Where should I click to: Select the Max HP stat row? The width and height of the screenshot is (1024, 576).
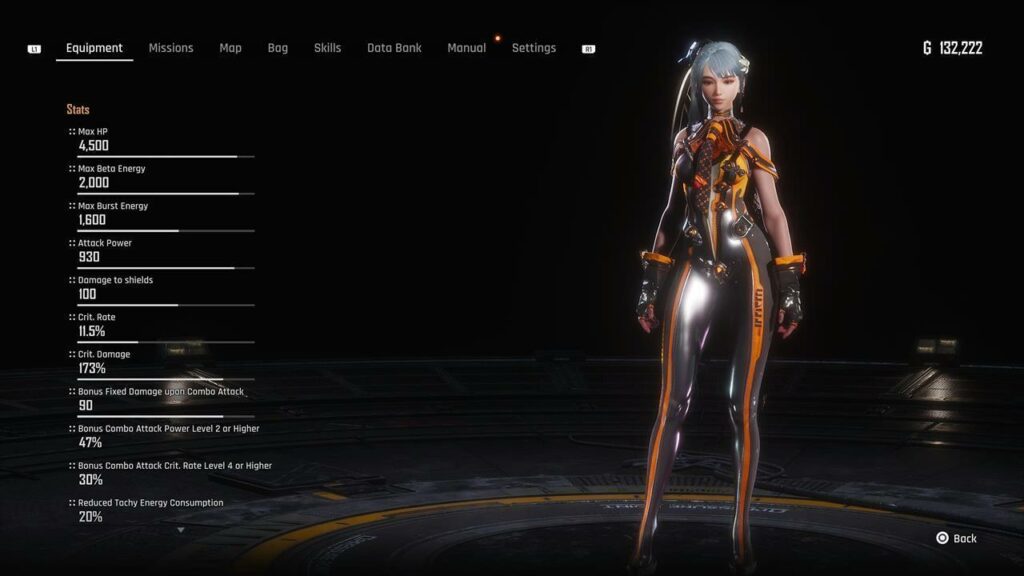(x=160, y=140)
